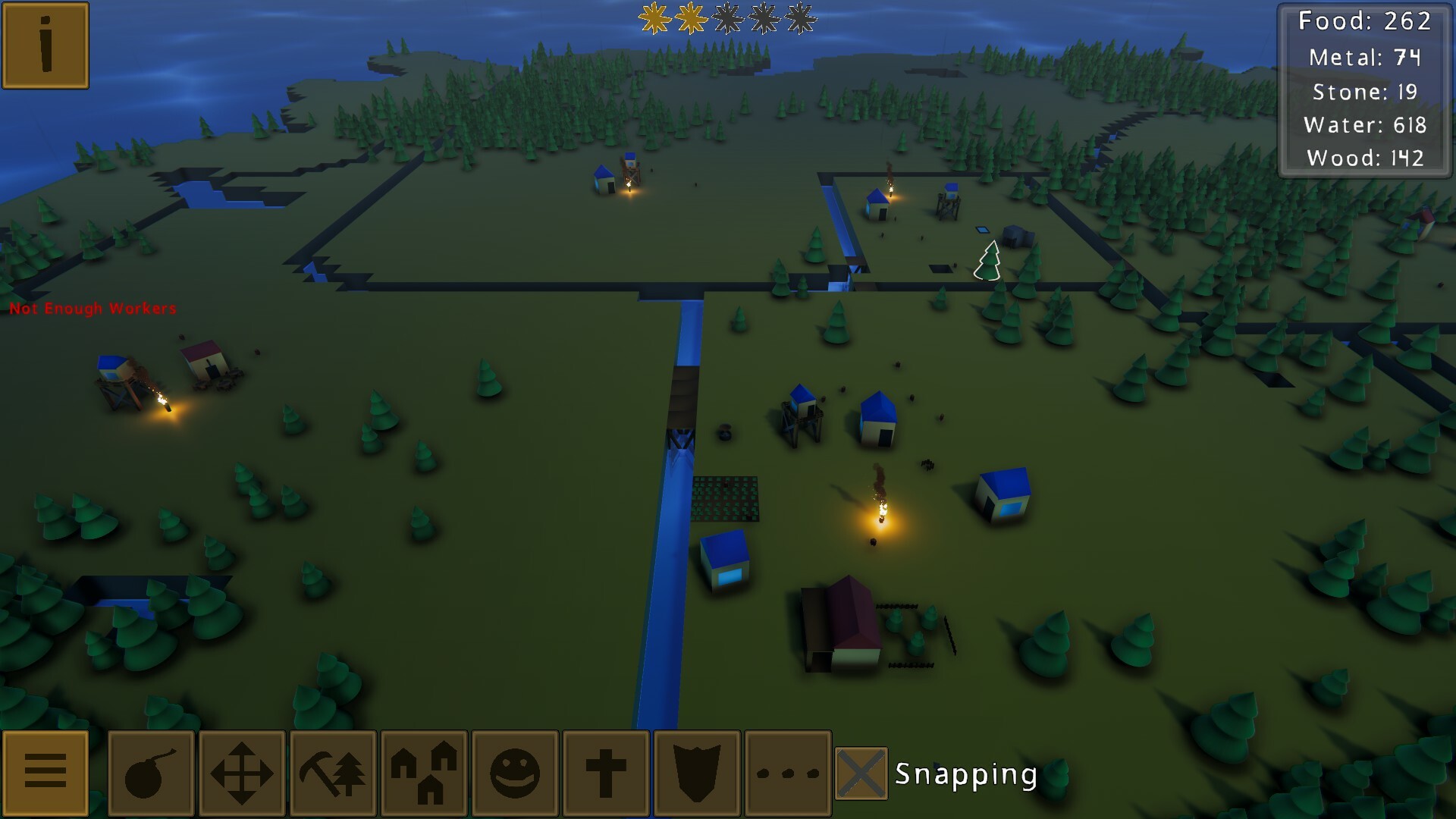Viewport: 1456px width, 819px height.
Task: Disable the Snapping option
Action: [861, 774]
